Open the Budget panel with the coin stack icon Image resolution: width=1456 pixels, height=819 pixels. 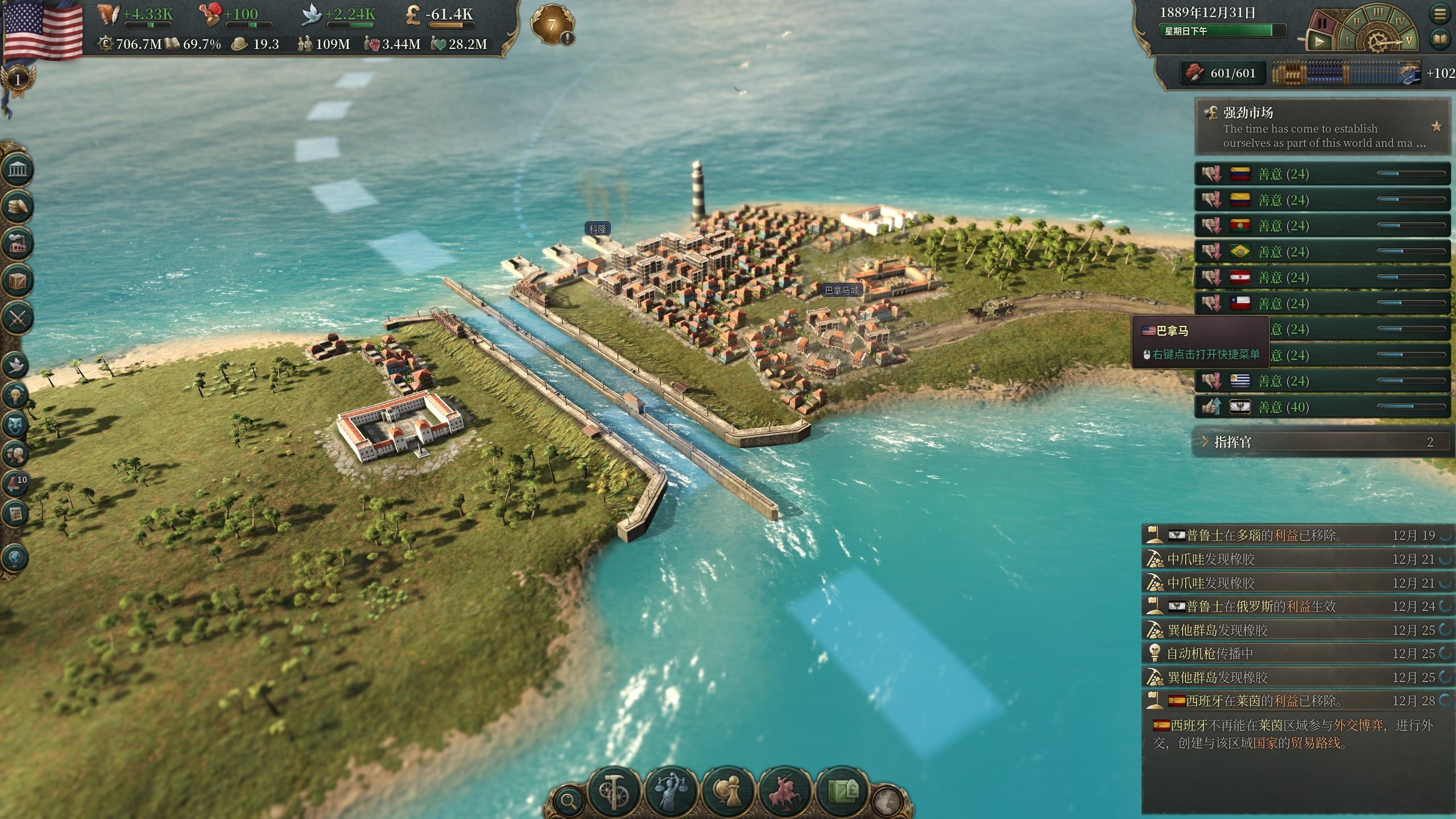pos(17,206)
